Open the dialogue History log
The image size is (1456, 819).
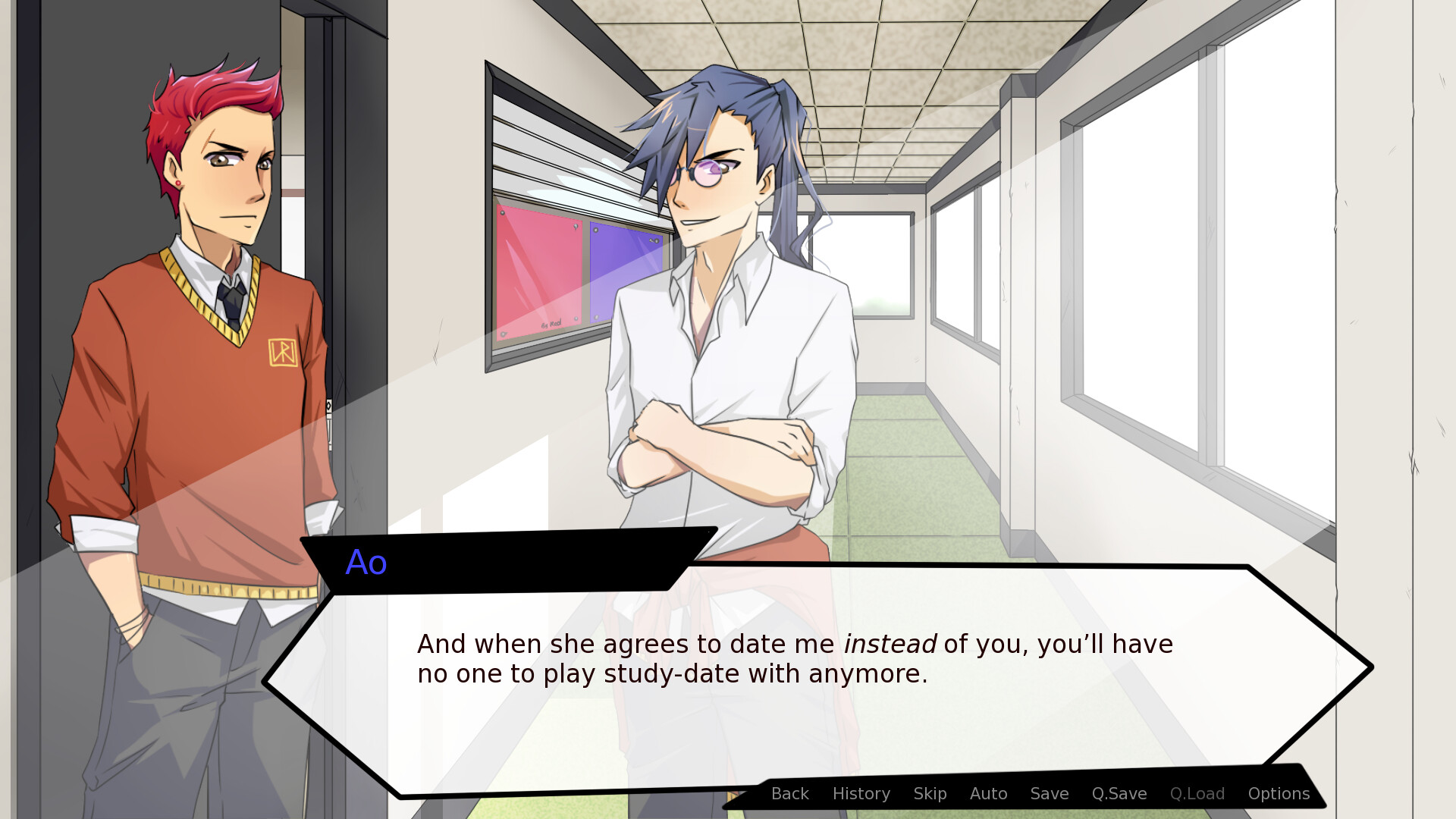[x=861, y=793]
